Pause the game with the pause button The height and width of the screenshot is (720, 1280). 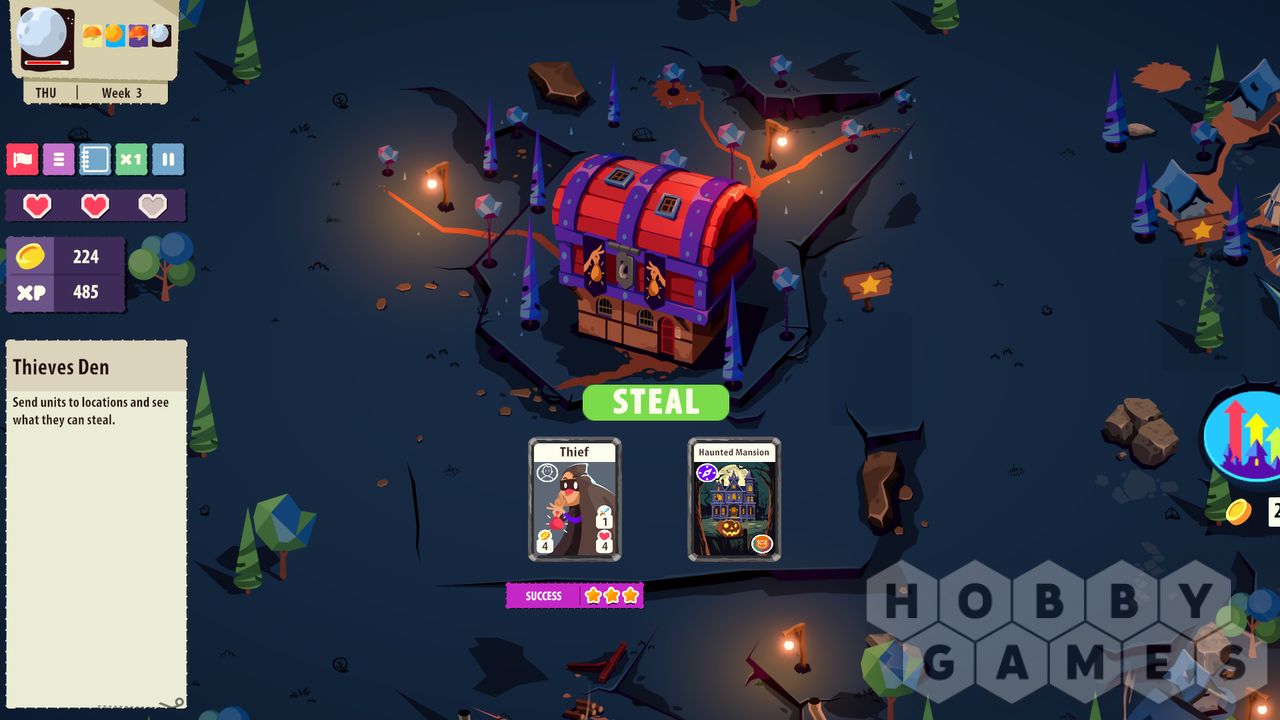click(168, 159)
